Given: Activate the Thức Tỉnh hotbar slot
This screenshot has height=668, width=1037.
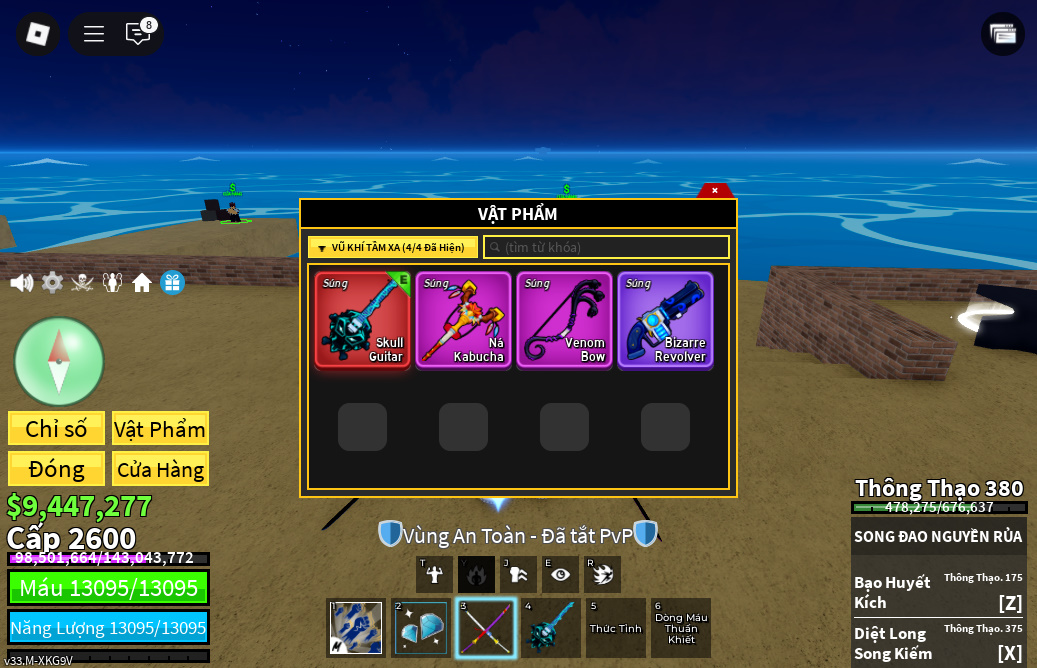Looking at the screenshot, I should [x=616, y=628].
